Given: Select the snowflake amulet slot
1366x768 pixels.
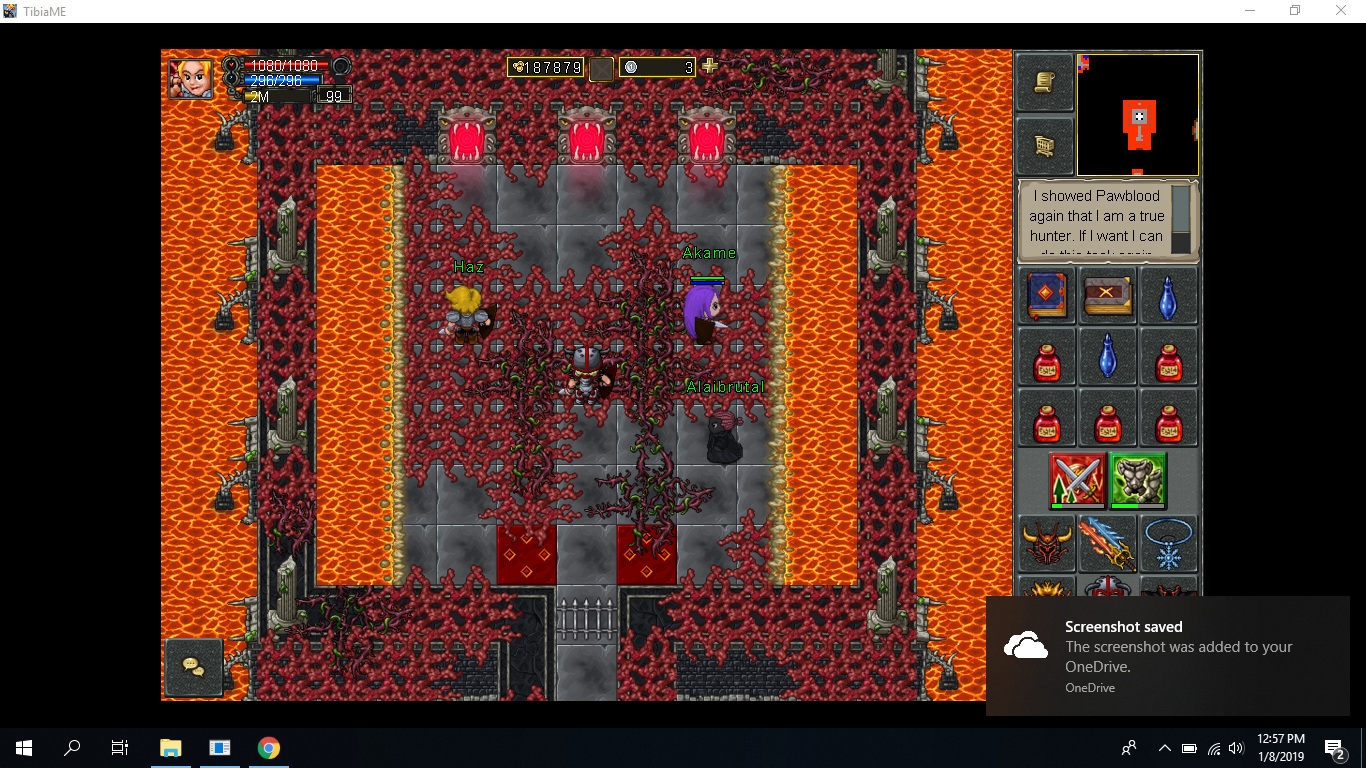Looking at the screenshot, I should (1168, 543).
